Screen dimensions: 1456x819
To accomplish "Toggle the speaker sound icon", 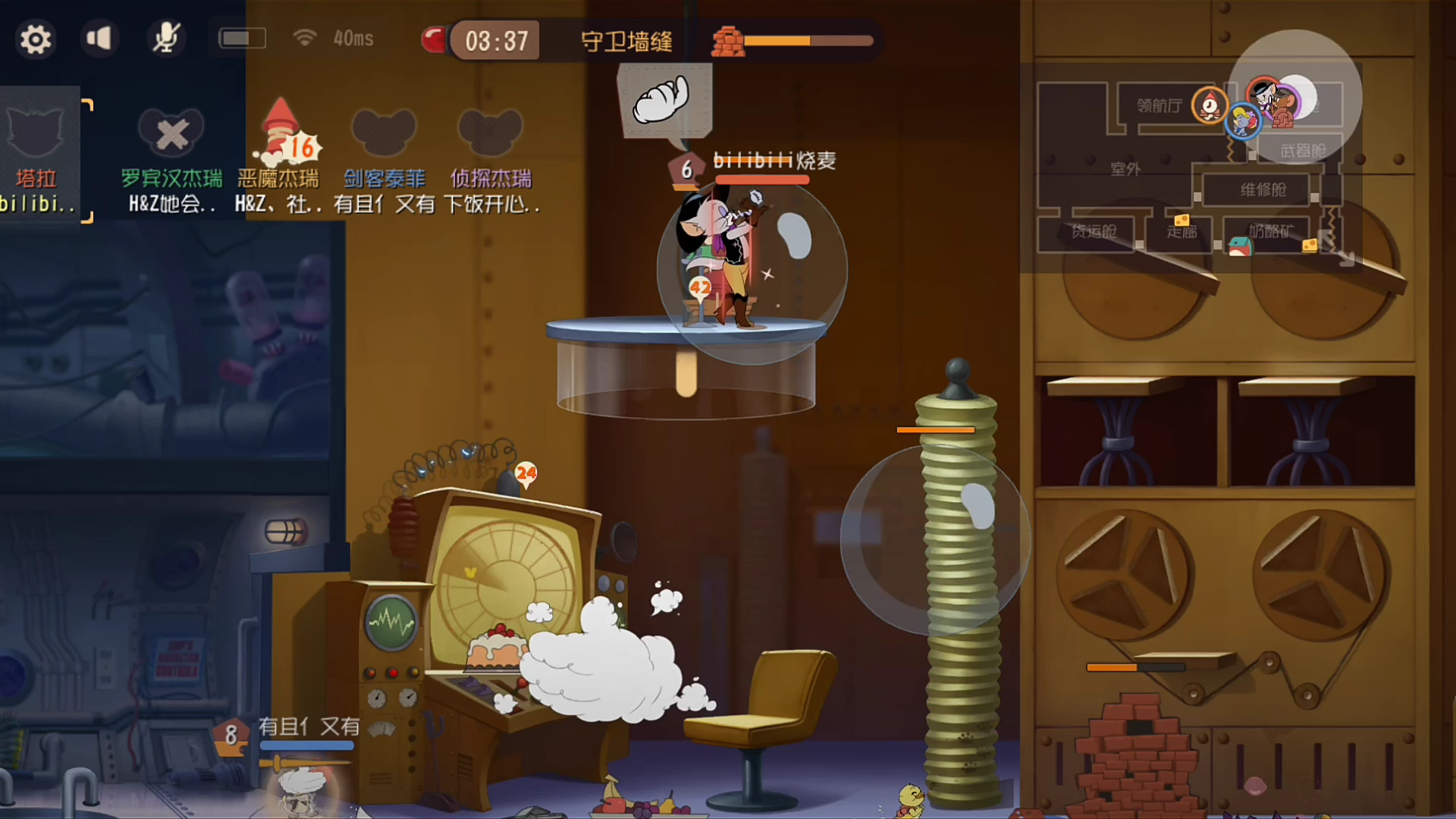I will coord(99,38).
